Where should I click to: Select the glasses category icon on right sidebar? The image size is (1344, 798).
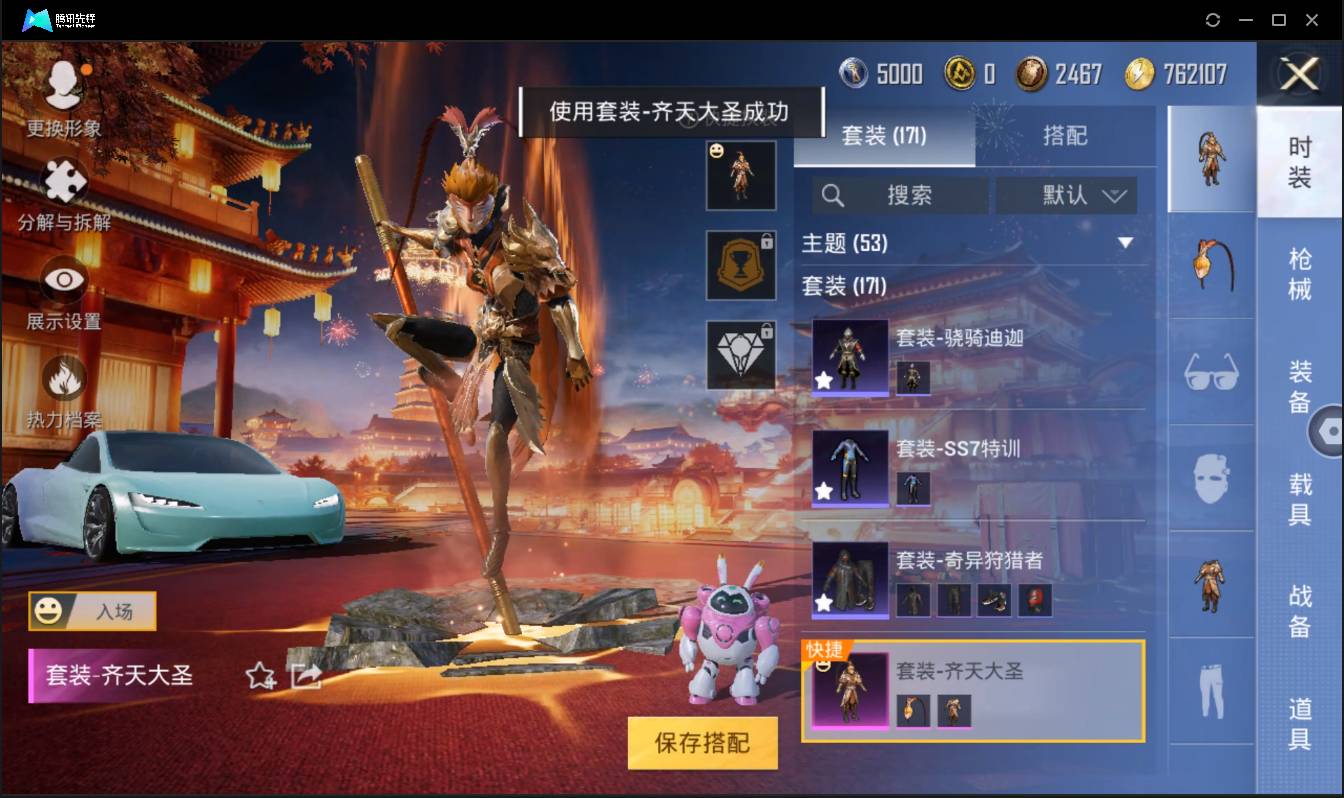[x=1210, y=374]
